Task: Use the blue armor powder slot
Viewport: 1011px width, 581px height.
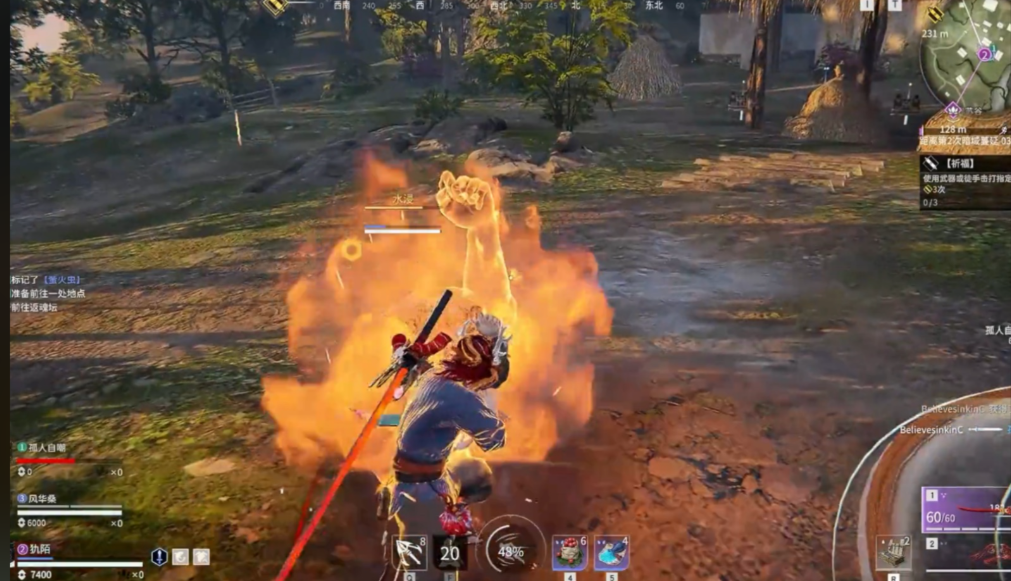Action: [x=611, y=553]
